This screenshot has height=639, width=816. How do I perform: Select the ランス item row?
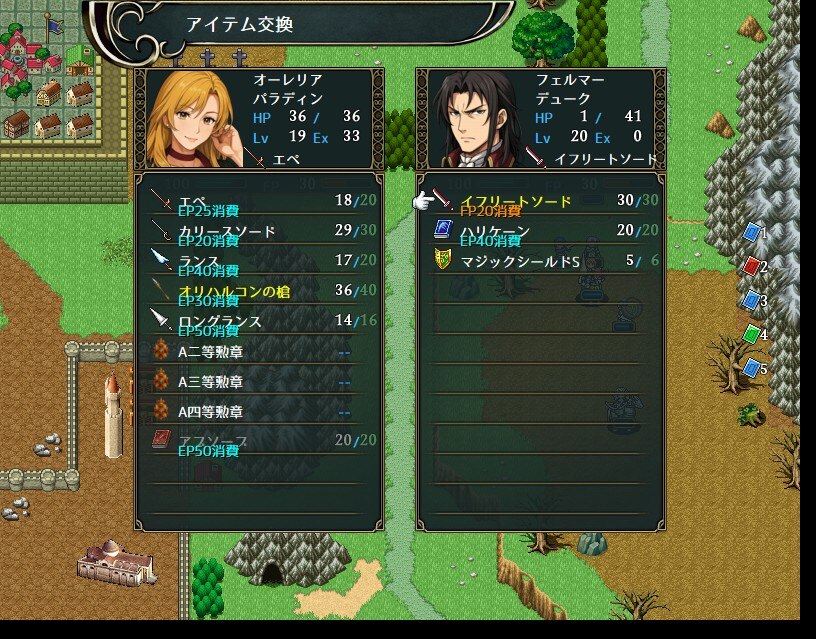[x=258, y=261]
